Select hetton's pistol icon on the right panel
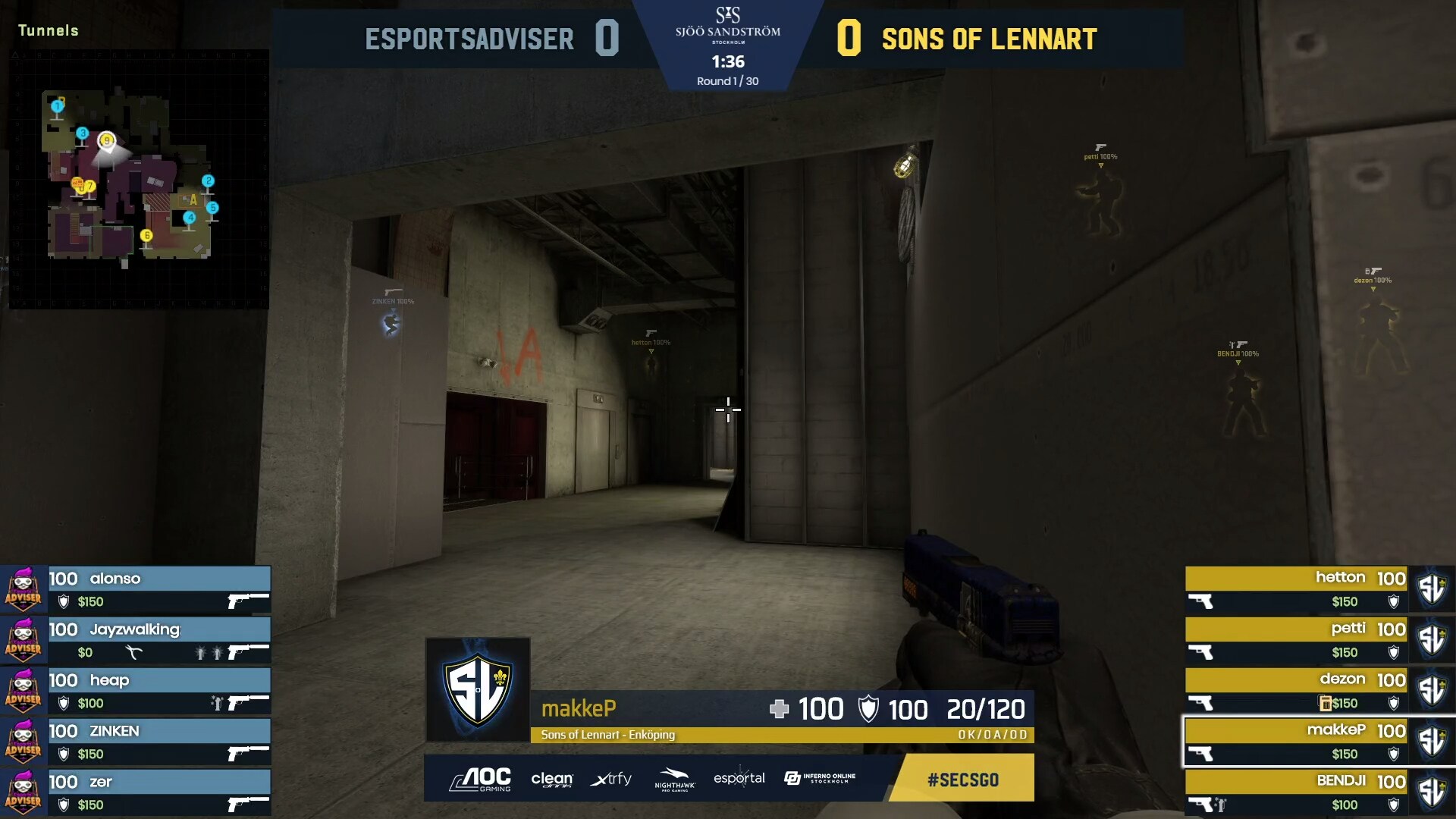Viewport: 1456px width, 819px height. coord(1202,602)
